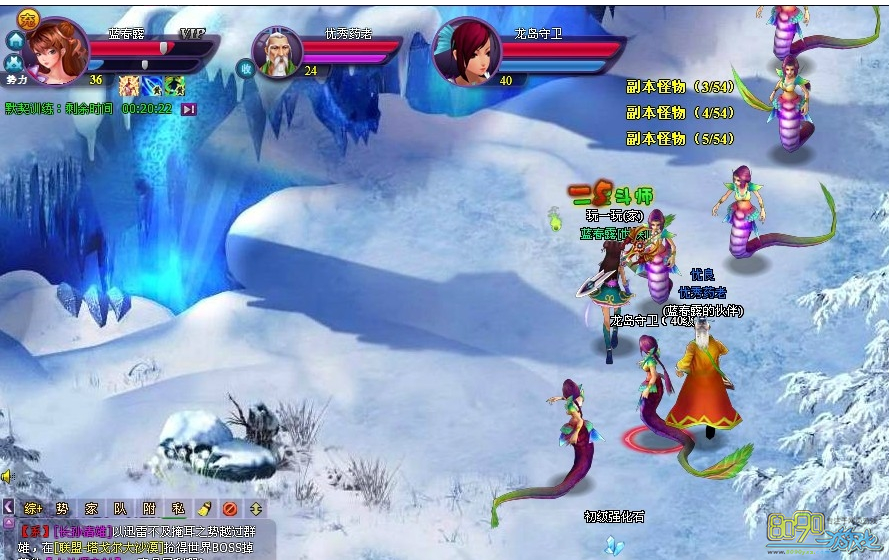Image resolution: width=889 pixels, height=560 pixels.
Task: Switch to the 势 chat tab
Action: (x=62, y=508)
